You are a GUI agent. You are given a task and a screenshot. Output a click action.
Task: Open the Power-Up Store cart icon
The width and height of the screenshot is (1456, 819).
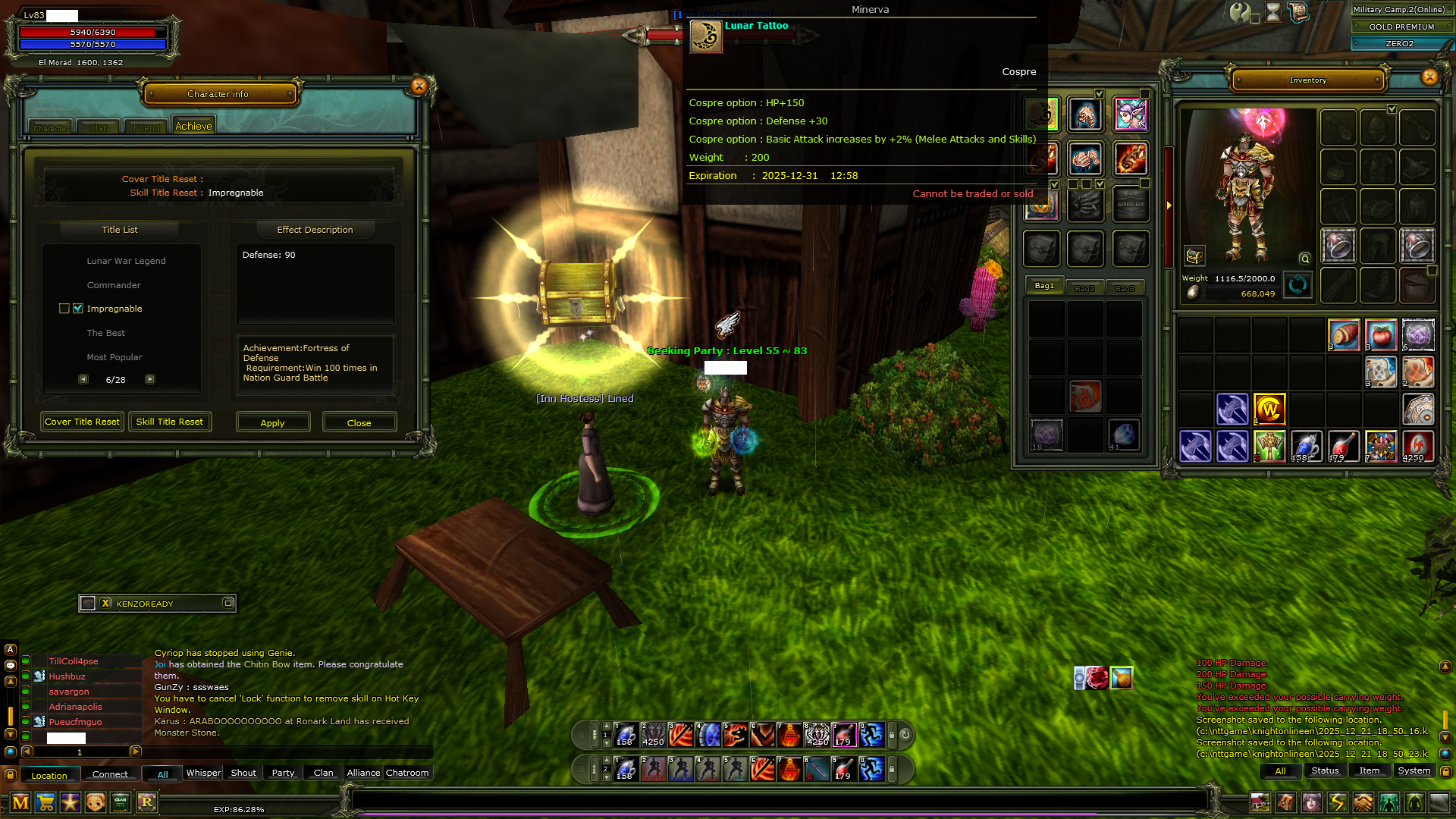(x=46, y=803)
